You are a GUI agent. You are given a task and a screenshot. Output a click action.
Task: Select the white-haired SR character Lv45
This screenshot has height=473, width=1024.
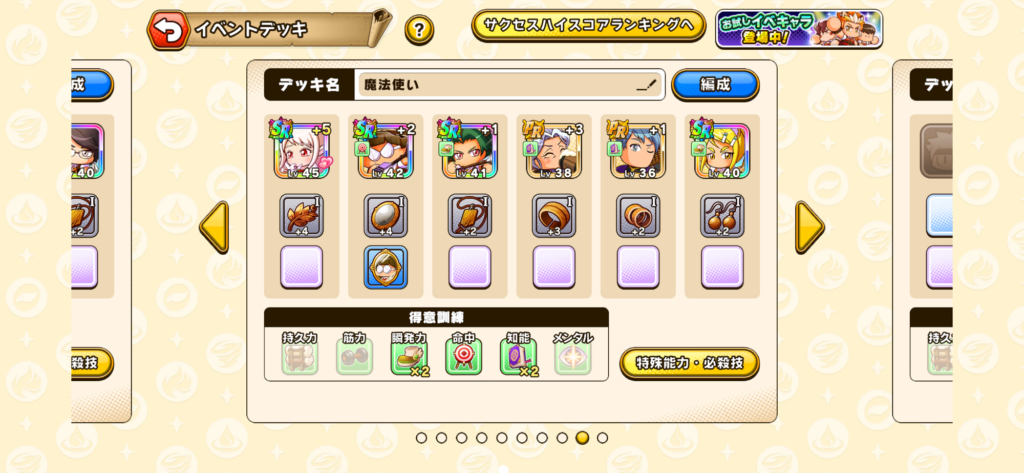point(301,151)
